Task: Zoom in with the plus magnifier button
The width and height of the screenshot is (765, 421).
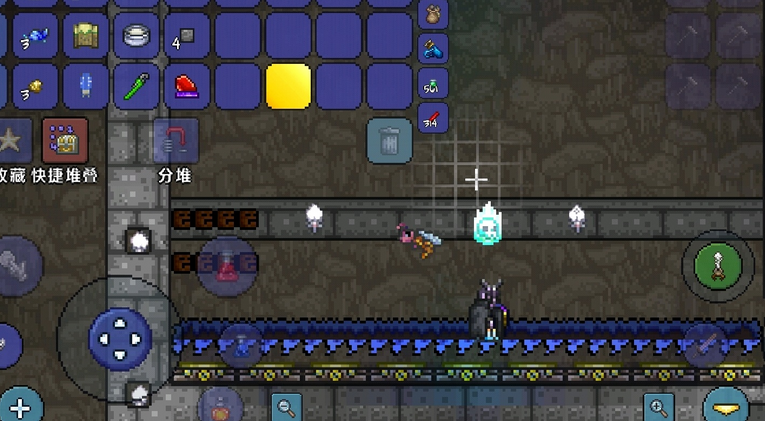Action: 659,407
